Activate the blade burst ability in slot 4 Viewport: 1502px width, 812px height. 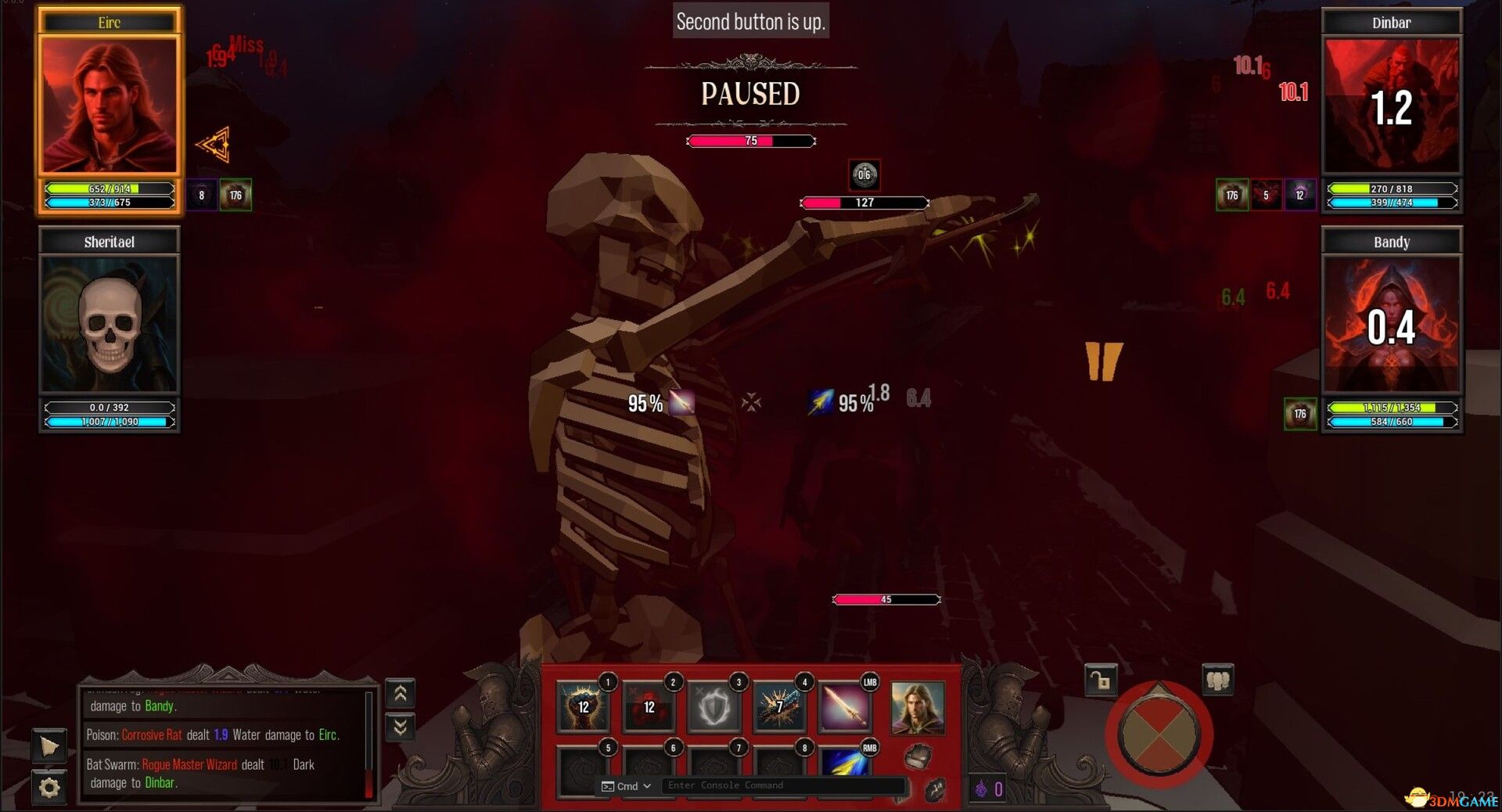coord(779,706)
